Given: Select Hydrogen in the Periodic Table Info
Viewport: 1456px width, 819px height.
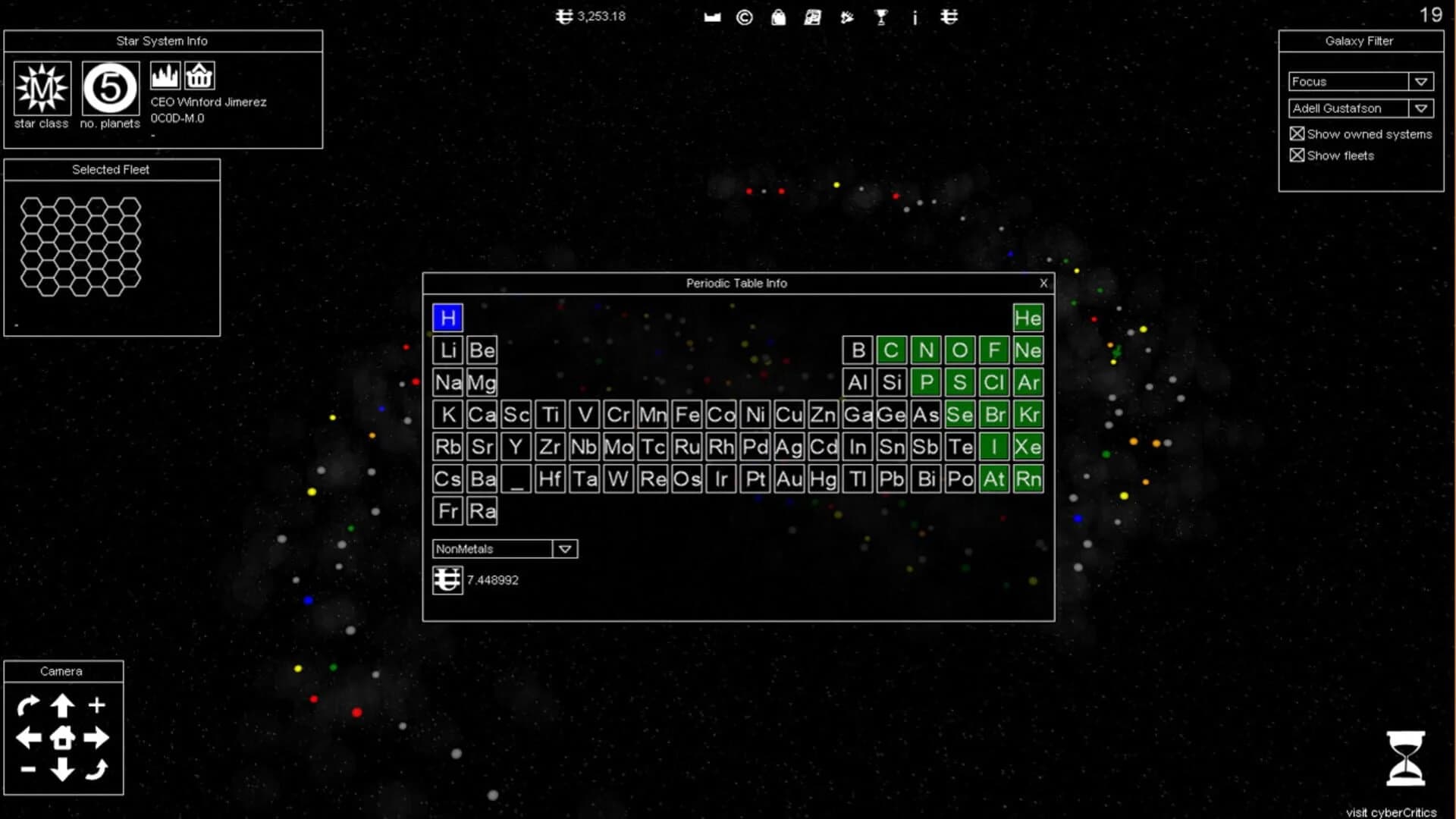Looking at the screenshot, I should [x=447, y=318].
